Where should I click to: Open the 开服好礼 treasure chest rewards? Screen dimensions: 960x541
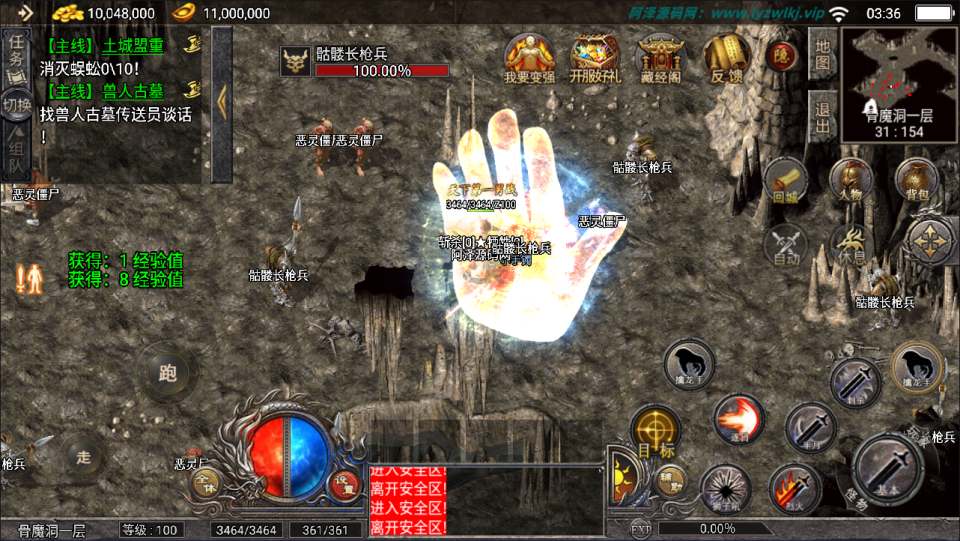click(x=594, y=57)
